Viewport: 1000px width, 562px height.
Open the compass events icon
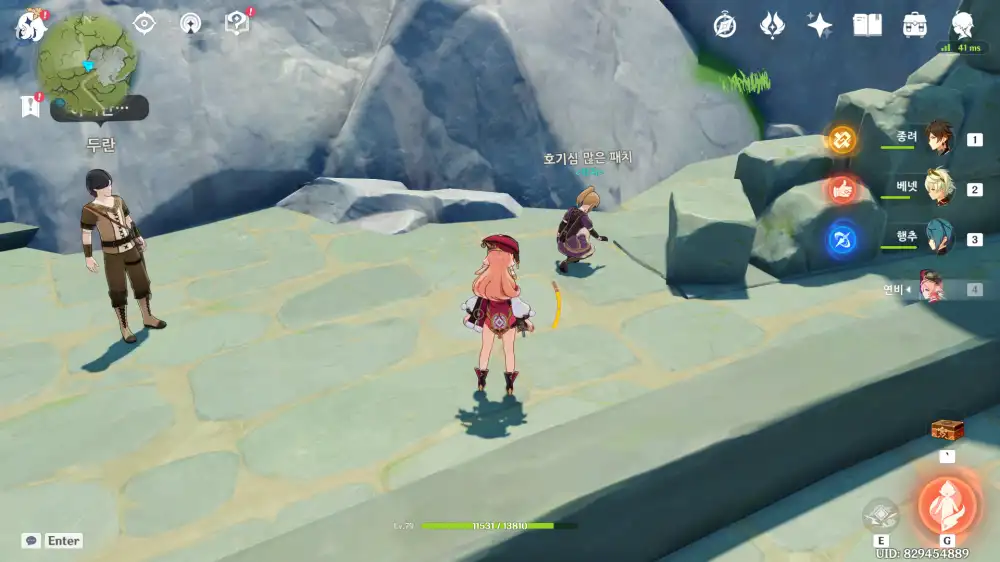[x=725, y=26]
